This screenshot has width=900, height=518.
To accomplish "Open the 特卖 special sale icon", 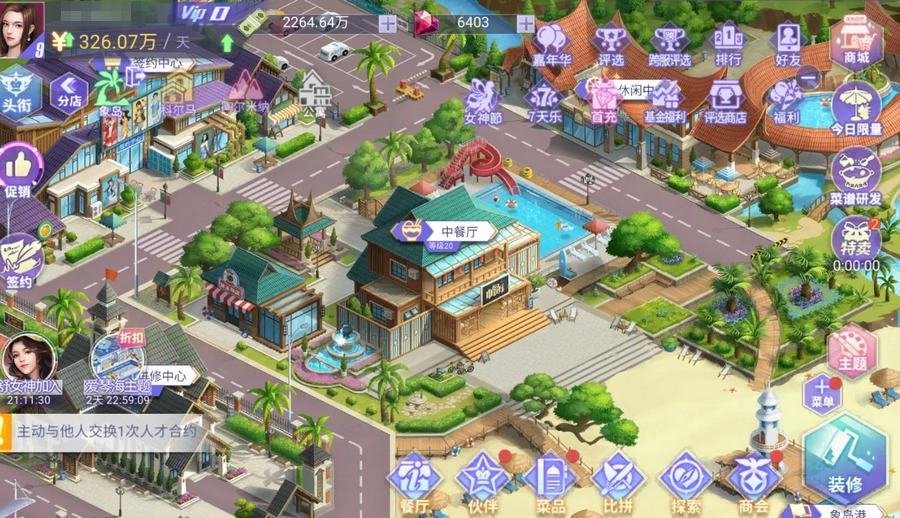I will click(x=855, y=240).
